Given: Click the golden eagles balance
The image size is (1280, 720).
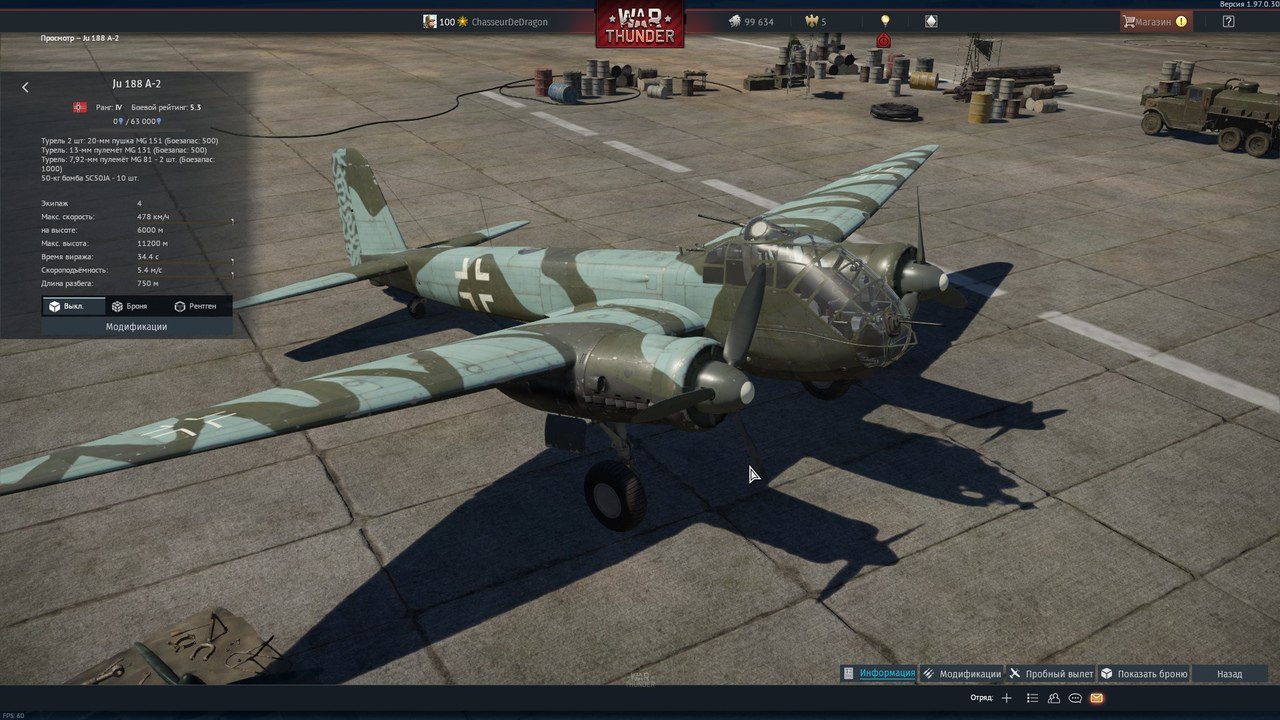Looking at the screenshot, I should (817, 21).
